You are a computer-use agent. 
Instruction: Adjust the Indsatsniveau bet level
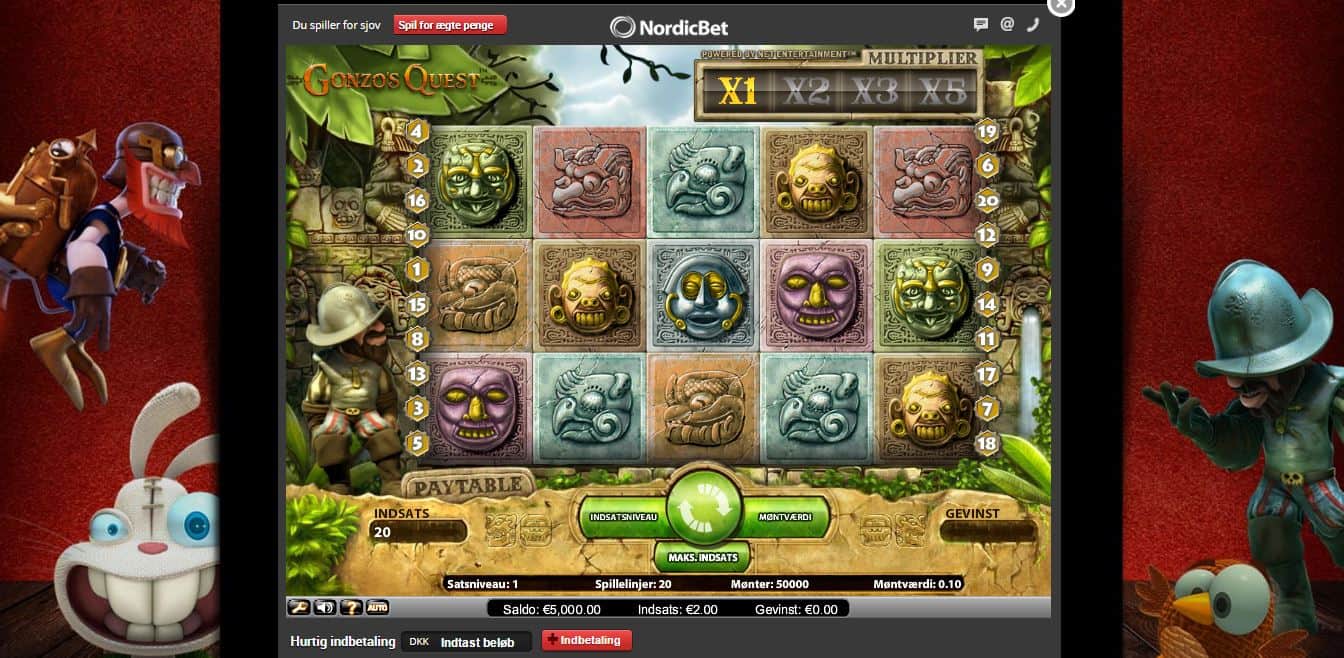pos(623,517)
